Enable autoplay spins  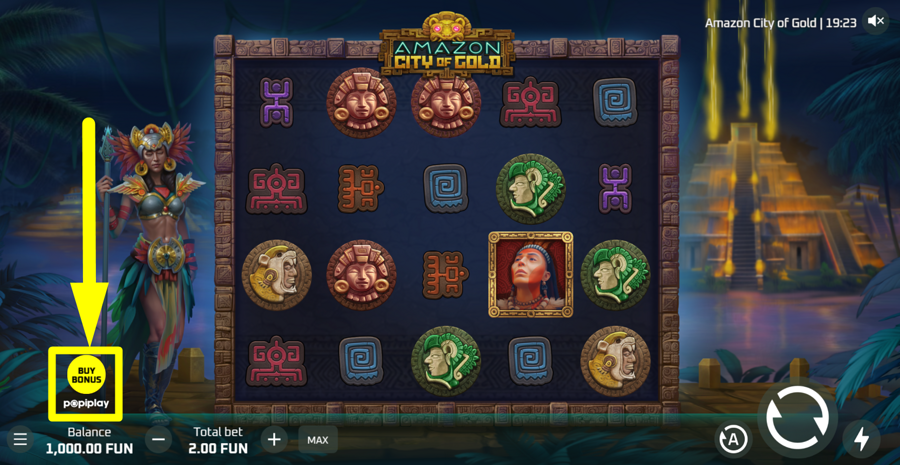click(x=733, y=439)
